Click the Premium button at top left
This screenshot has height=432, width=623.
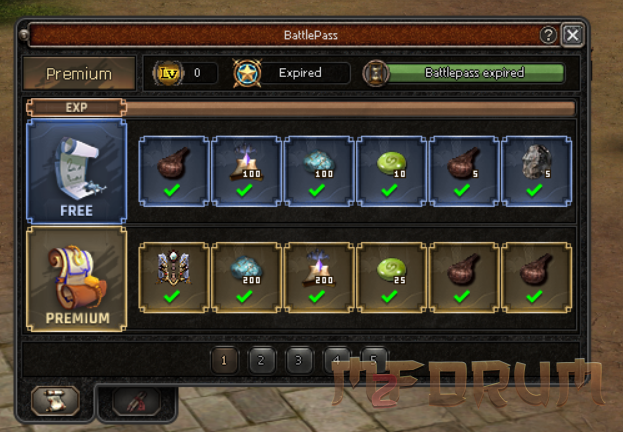pyautogui.click(x=79, y=73)
